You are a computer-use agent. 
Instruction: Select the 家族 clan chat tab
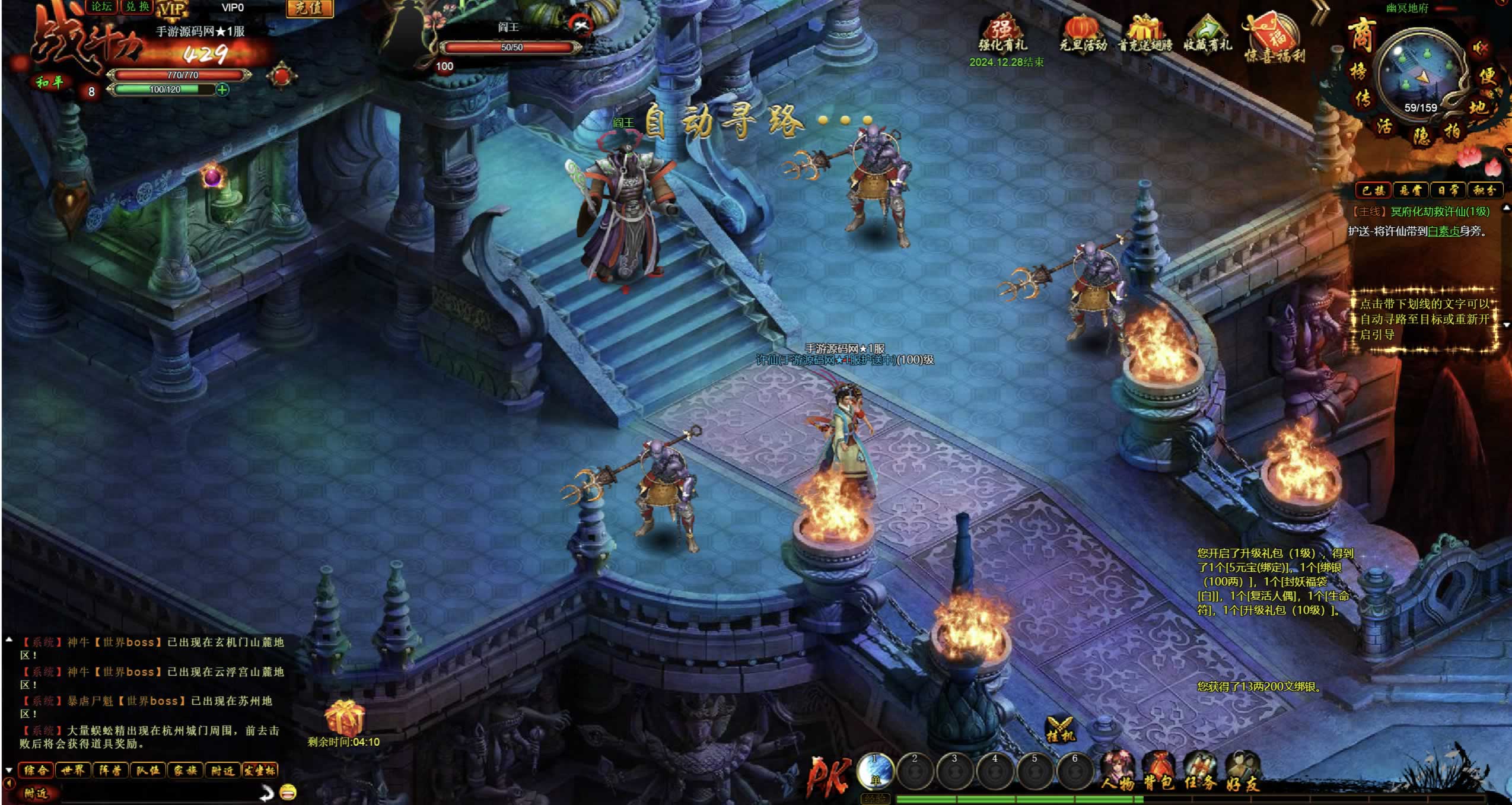184,771
